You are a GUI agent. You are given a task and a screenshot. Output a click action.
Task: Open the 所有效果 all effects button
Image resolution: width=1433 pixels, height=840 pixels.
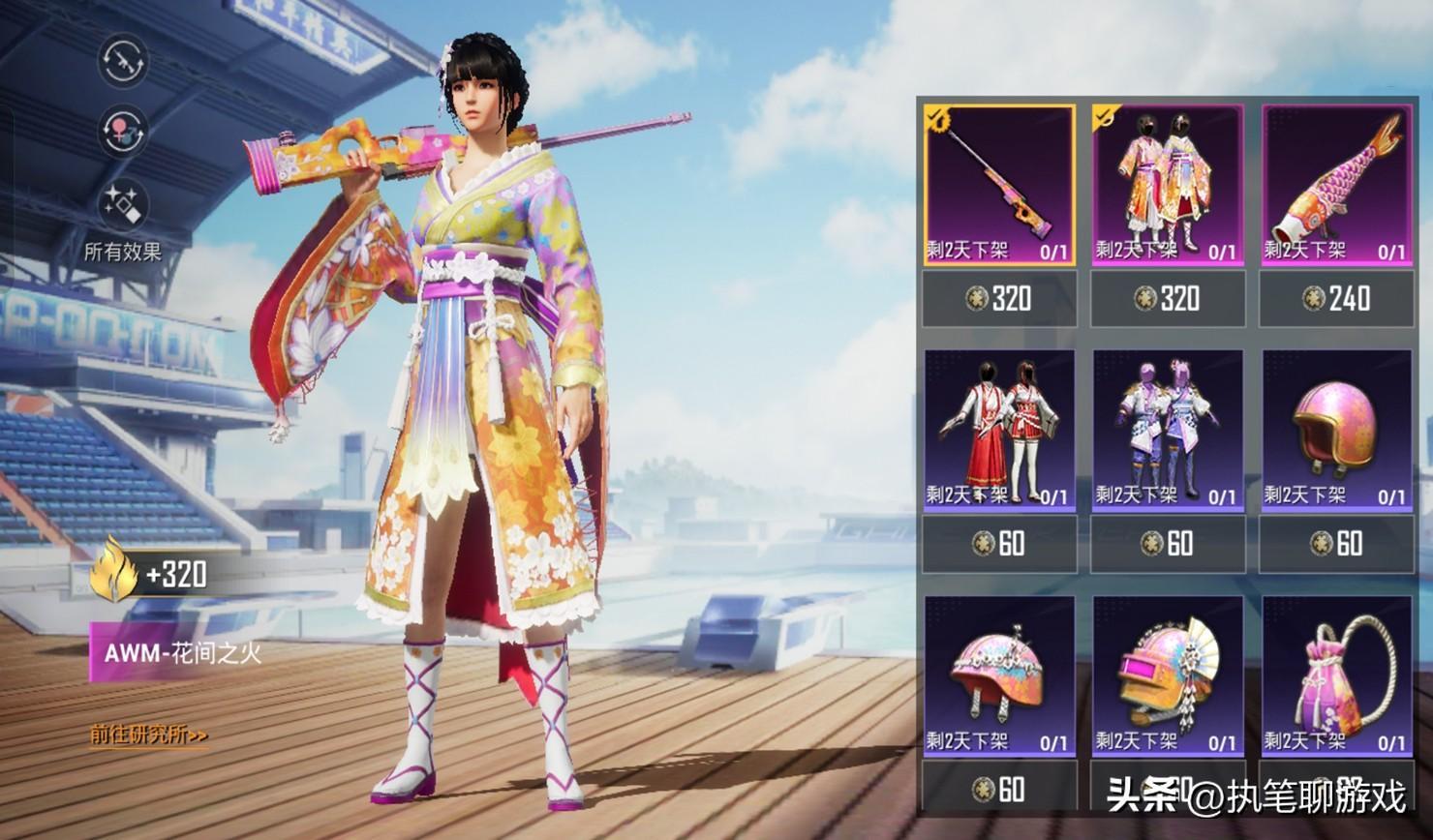click(123, 218)
